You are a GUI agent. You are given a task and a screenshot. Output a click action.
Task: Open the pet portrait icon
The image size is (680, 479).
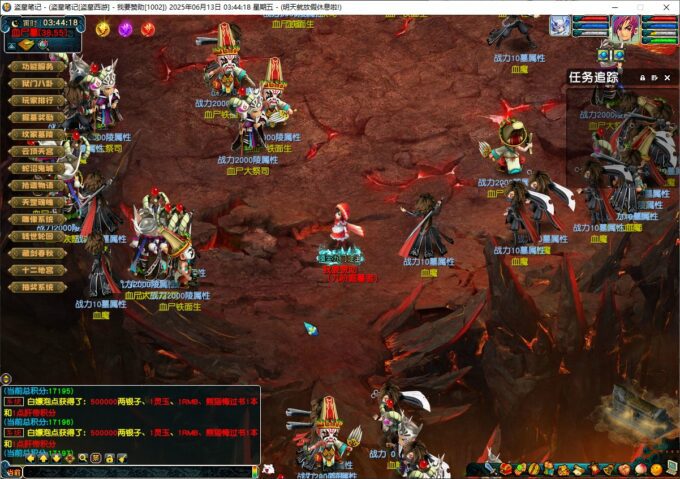coord(560,27)
